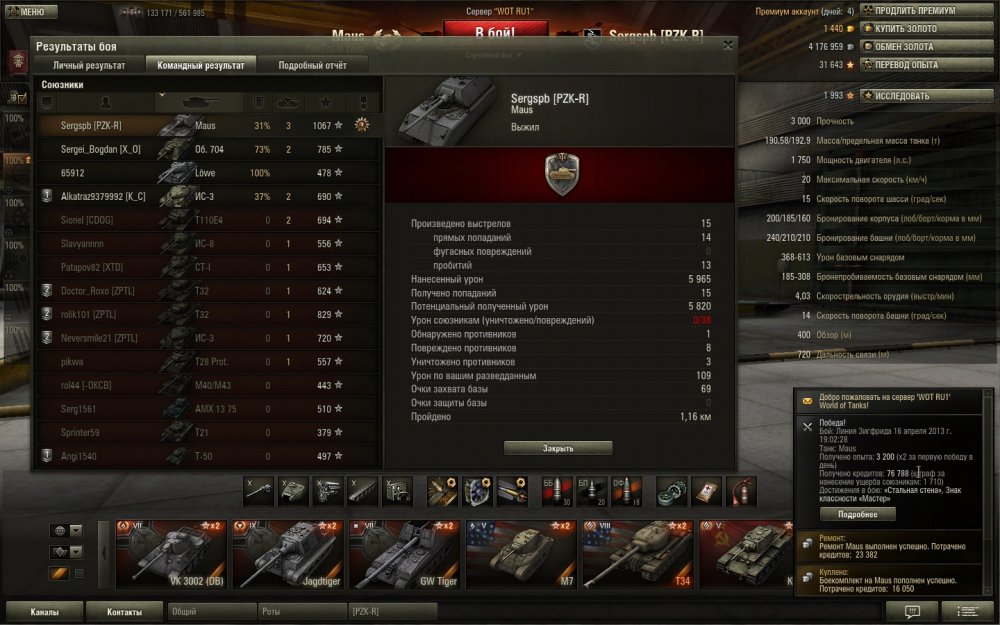Screen dimensions: 1000x625
Task: Close the battle results with Закрыть button
Action: [558, 449]
